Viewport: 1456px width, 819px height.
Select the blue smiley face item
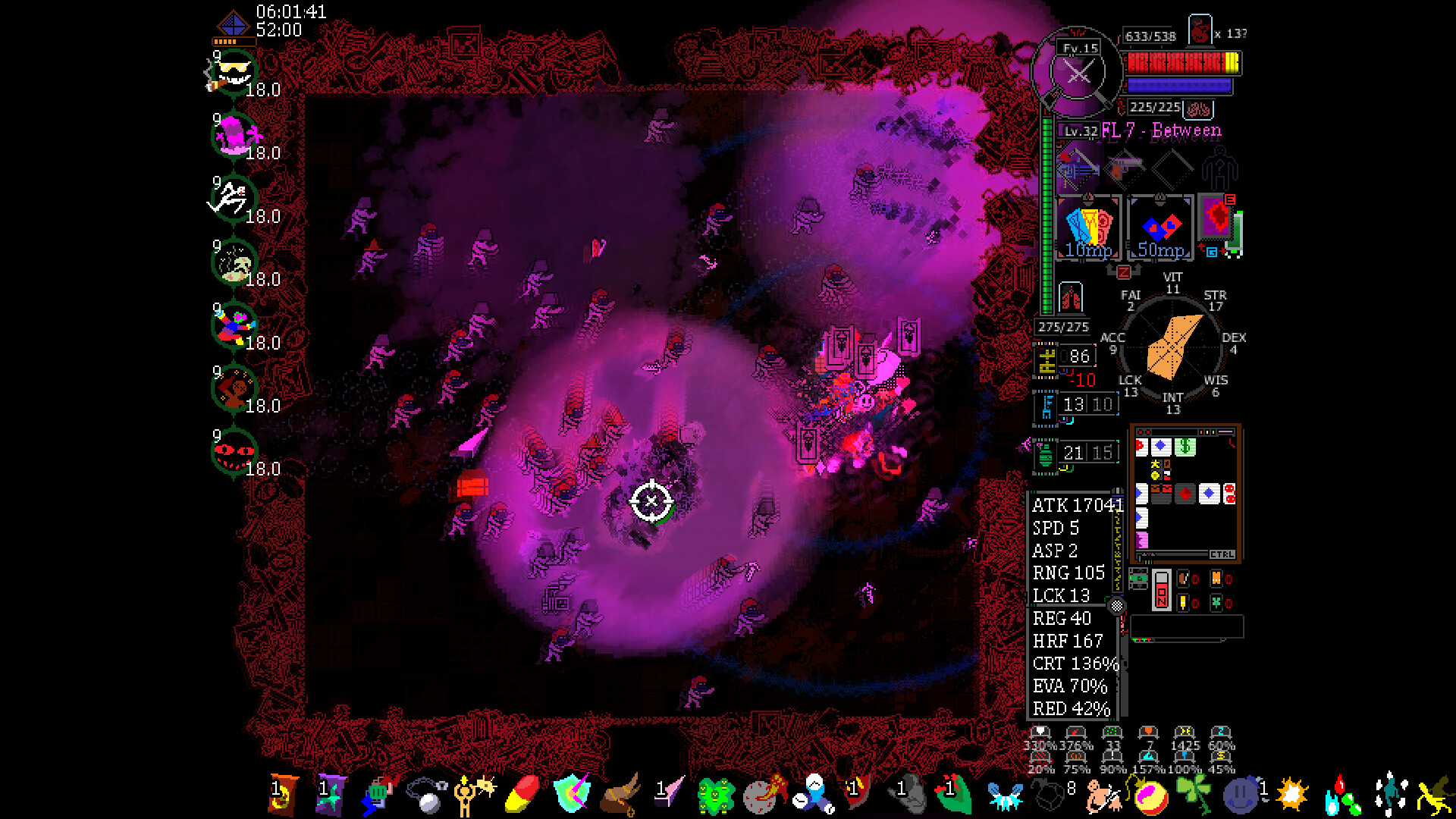pyautogui.click(x=1241, y=796)
